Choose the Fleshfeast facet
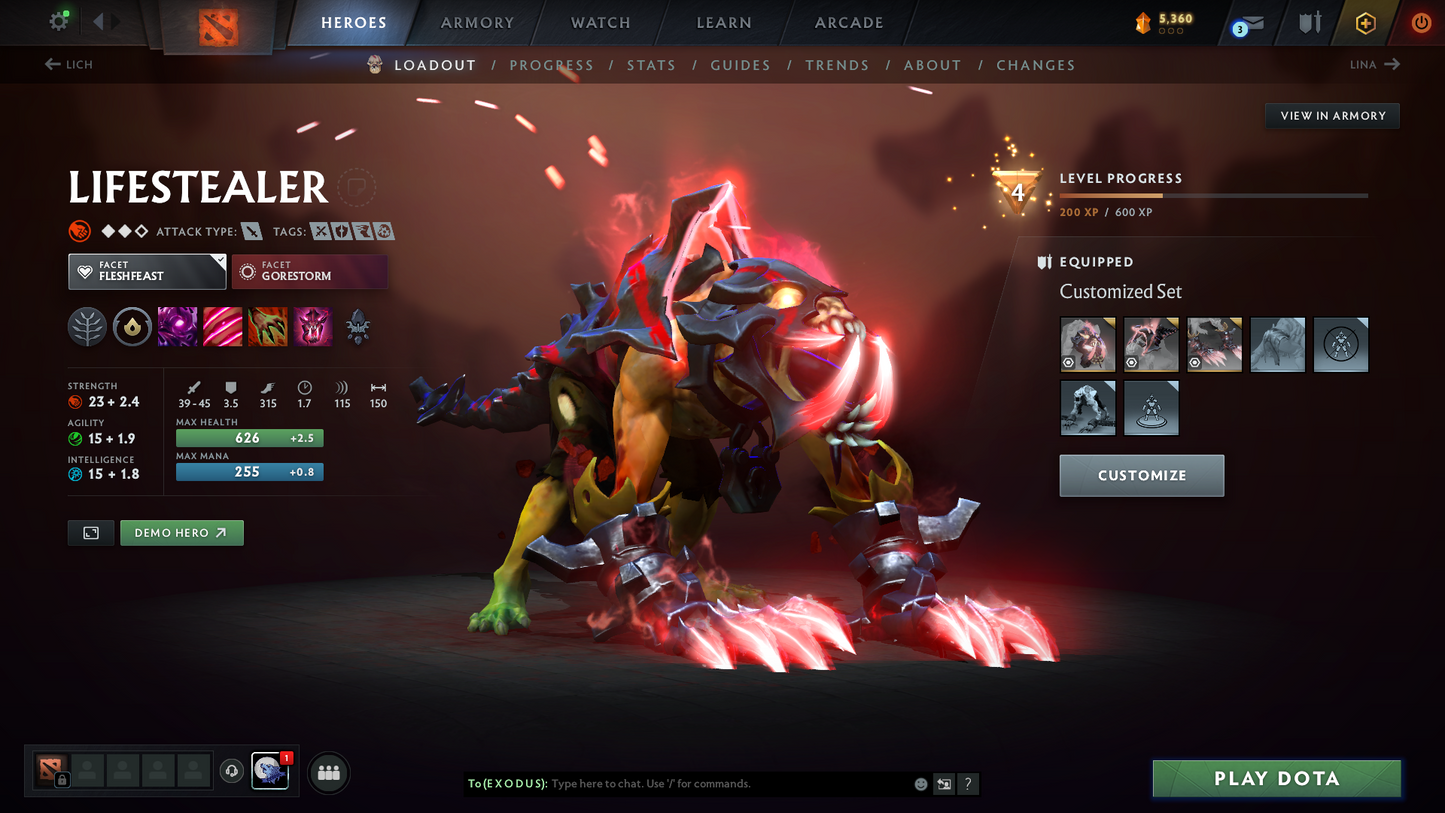1445x813 pixels. pos(147,271)
